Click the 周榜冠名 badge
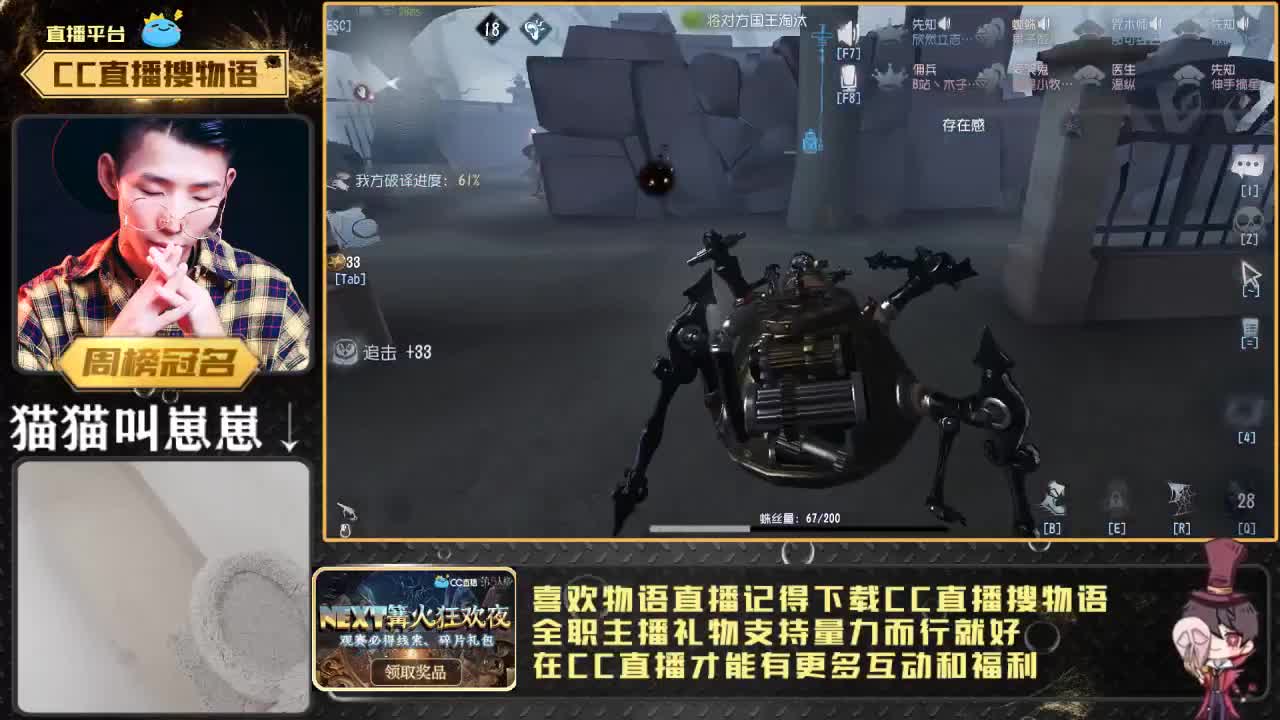The height and width of the screenshot is (720, 1280). pos(160,363)
